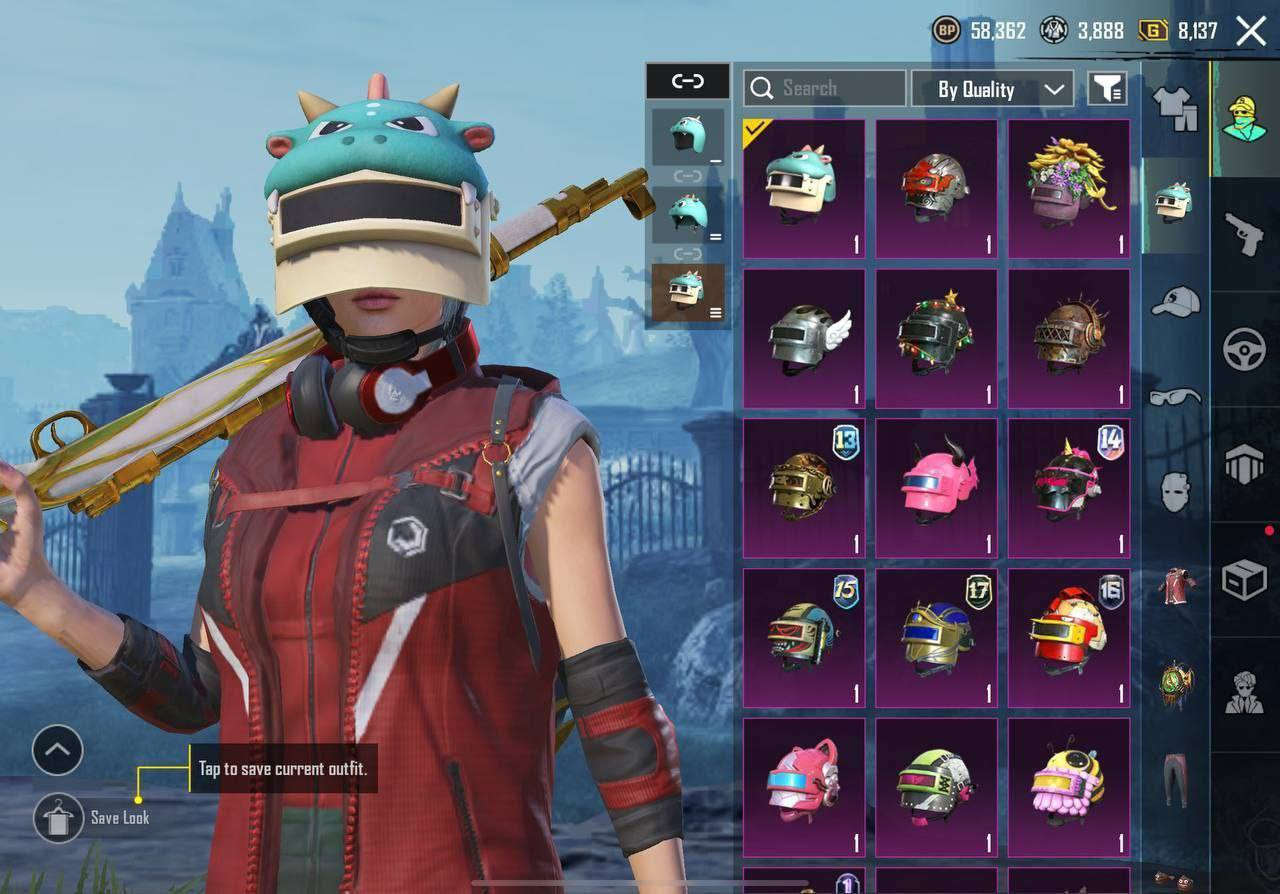
Task: Select the pink horned helmet skin
Action: 936,488
